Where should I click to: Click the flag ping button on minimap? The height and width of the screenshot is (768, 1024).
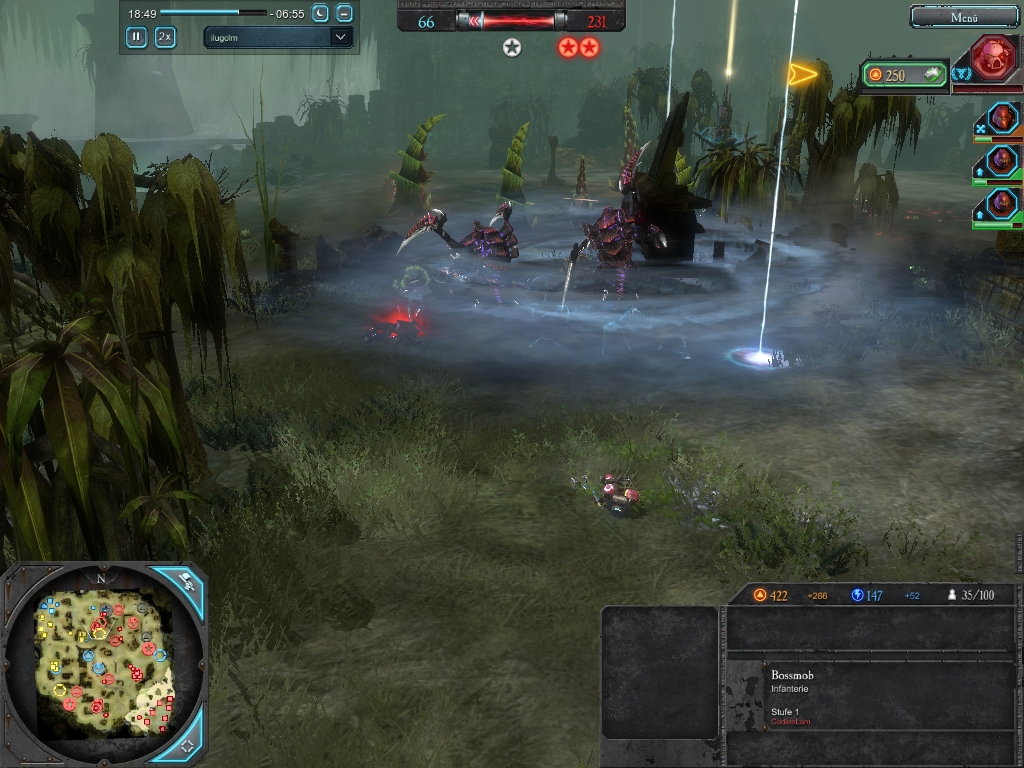pos(186,582)
